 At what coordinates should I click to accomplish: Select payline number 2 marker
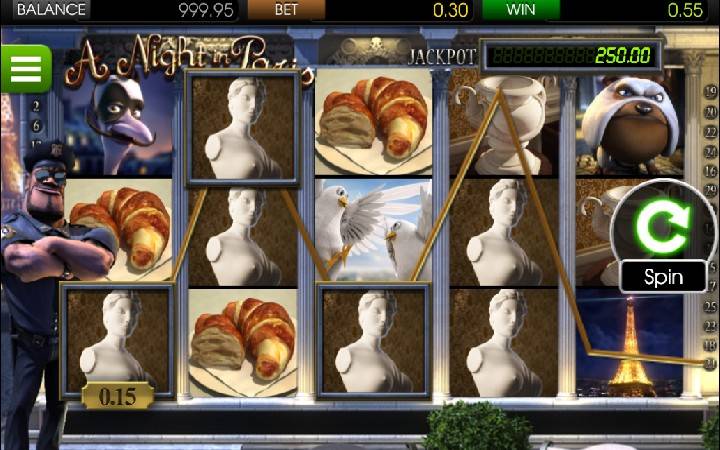pos(37,105)
